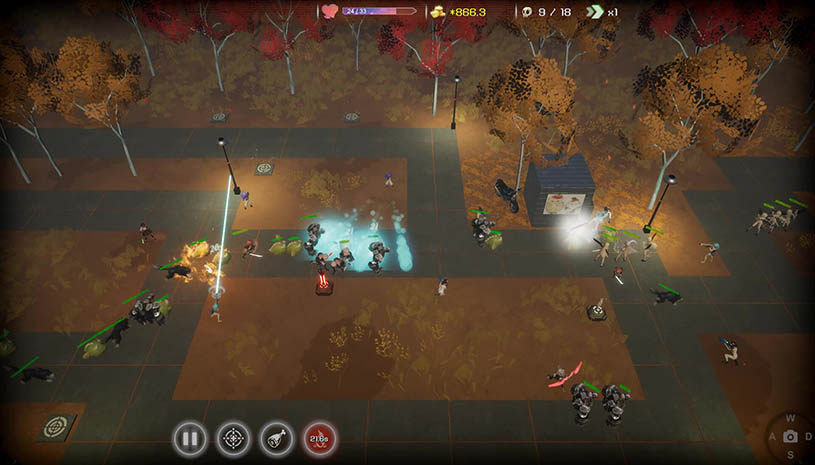Use the meat bait ability
This screenshot has height=465, width=815.
click(277, 437)
